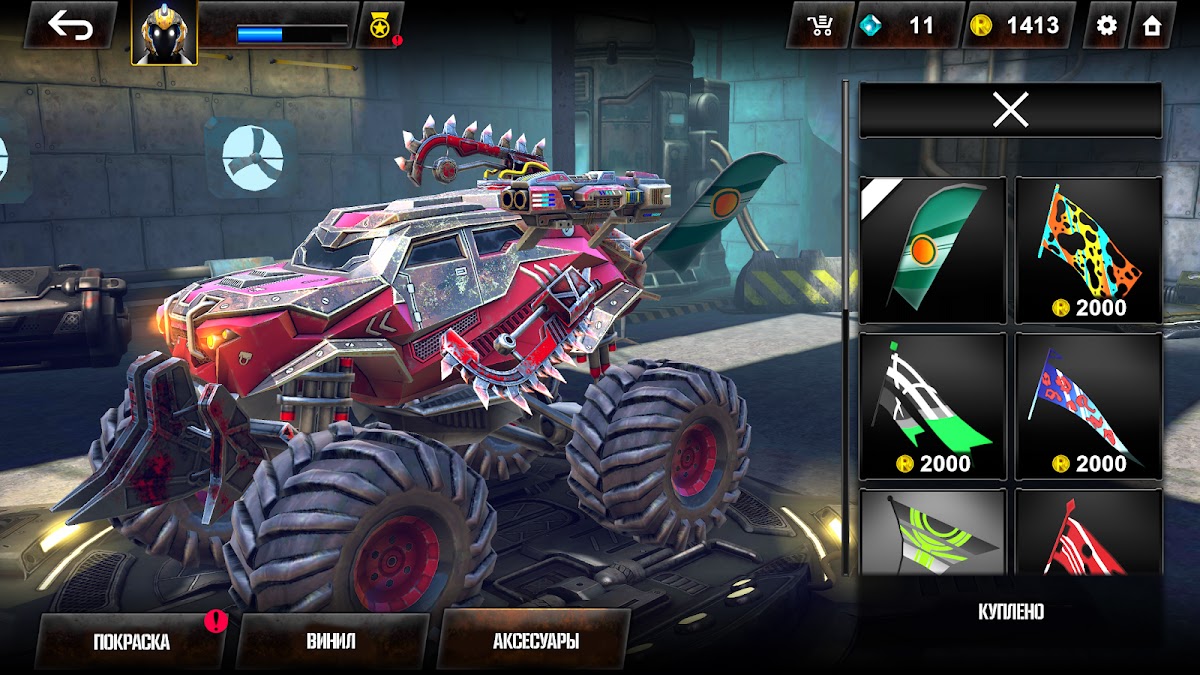Image resolution: width=1200 pixels, height=675 pixels.
Task: Switch to the Аксесуары tab
Action: coord(535,641)
